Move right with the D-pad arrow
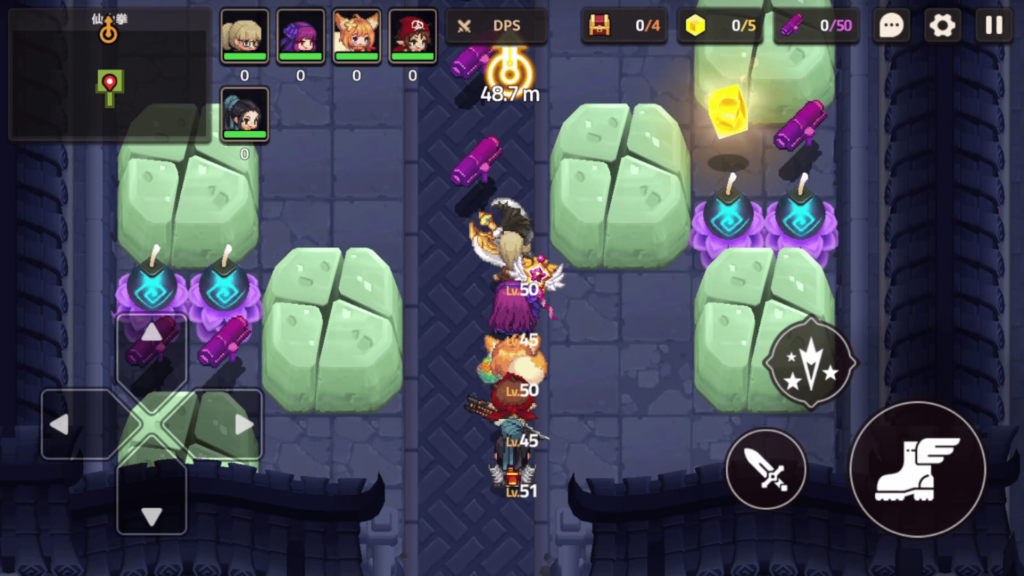Screen dimensions: 1024x576 point(228,424)
